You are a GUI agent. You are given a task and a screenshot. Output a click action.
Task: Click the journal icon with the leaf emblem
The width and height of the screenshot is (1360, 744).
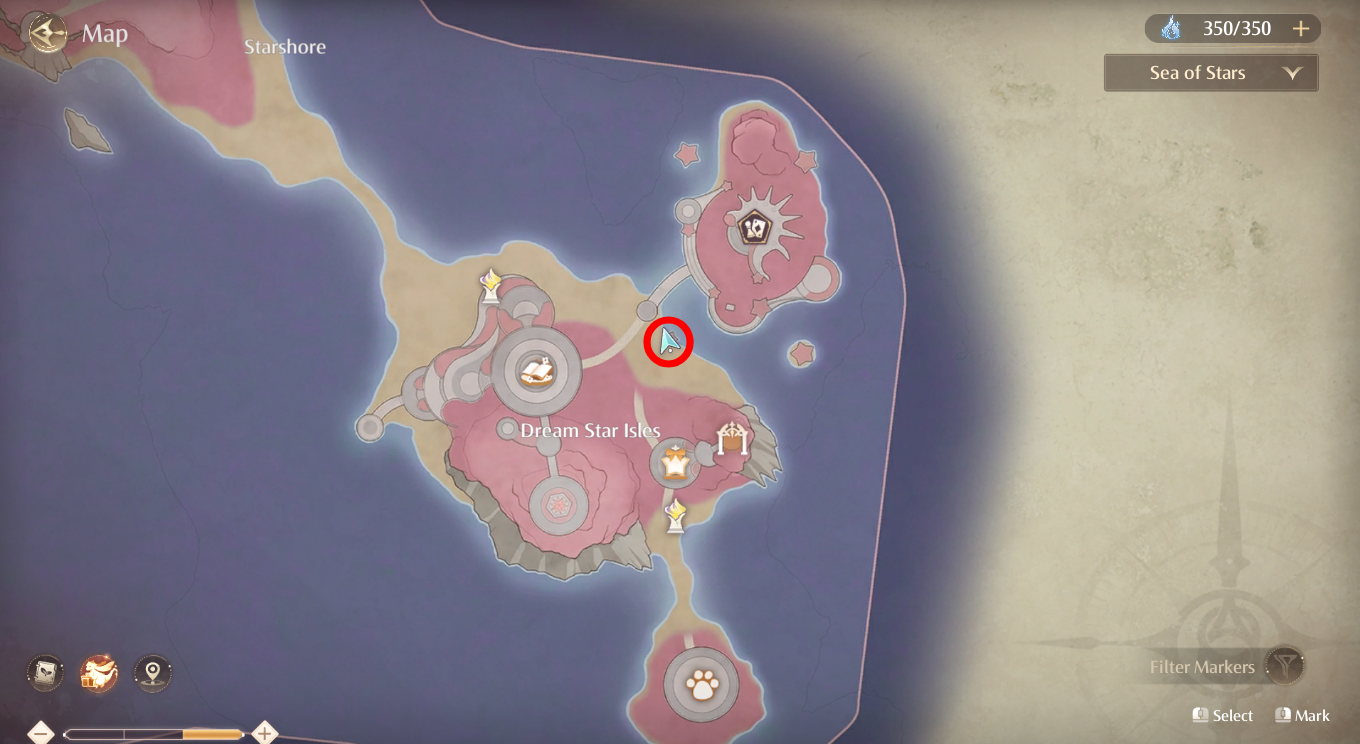pos(46,672)
